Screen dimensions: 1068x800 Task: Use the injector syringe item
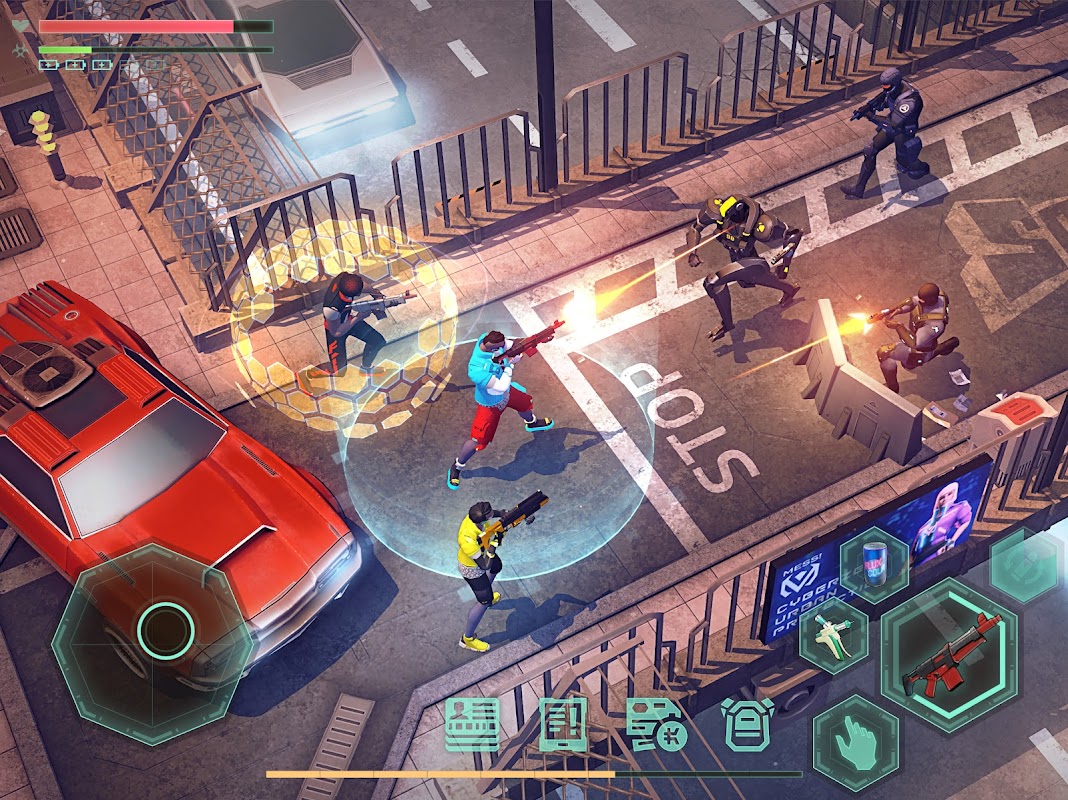click(833, 635)
